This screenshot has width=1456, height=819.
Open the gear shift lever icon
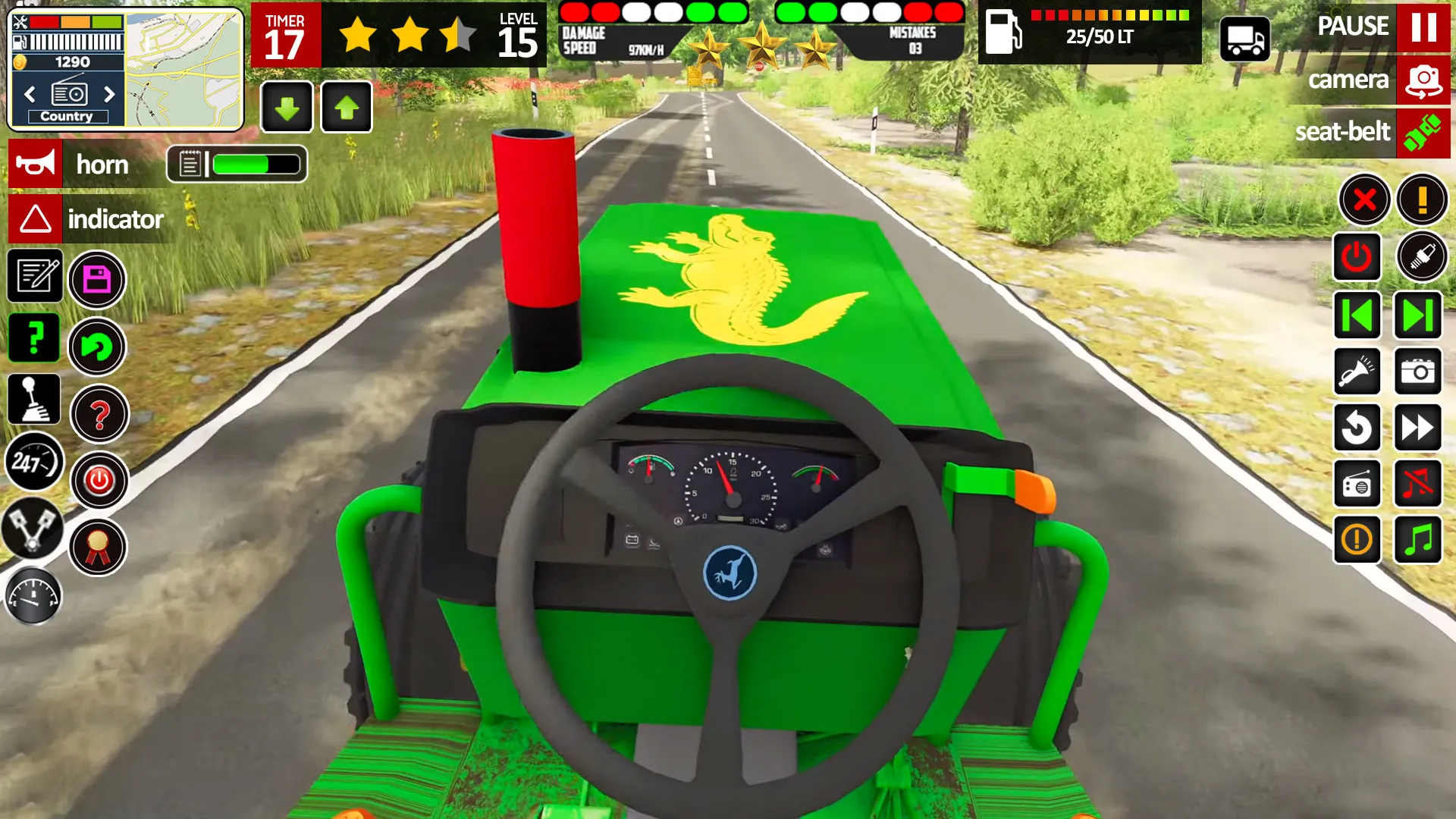pos(34,399)
